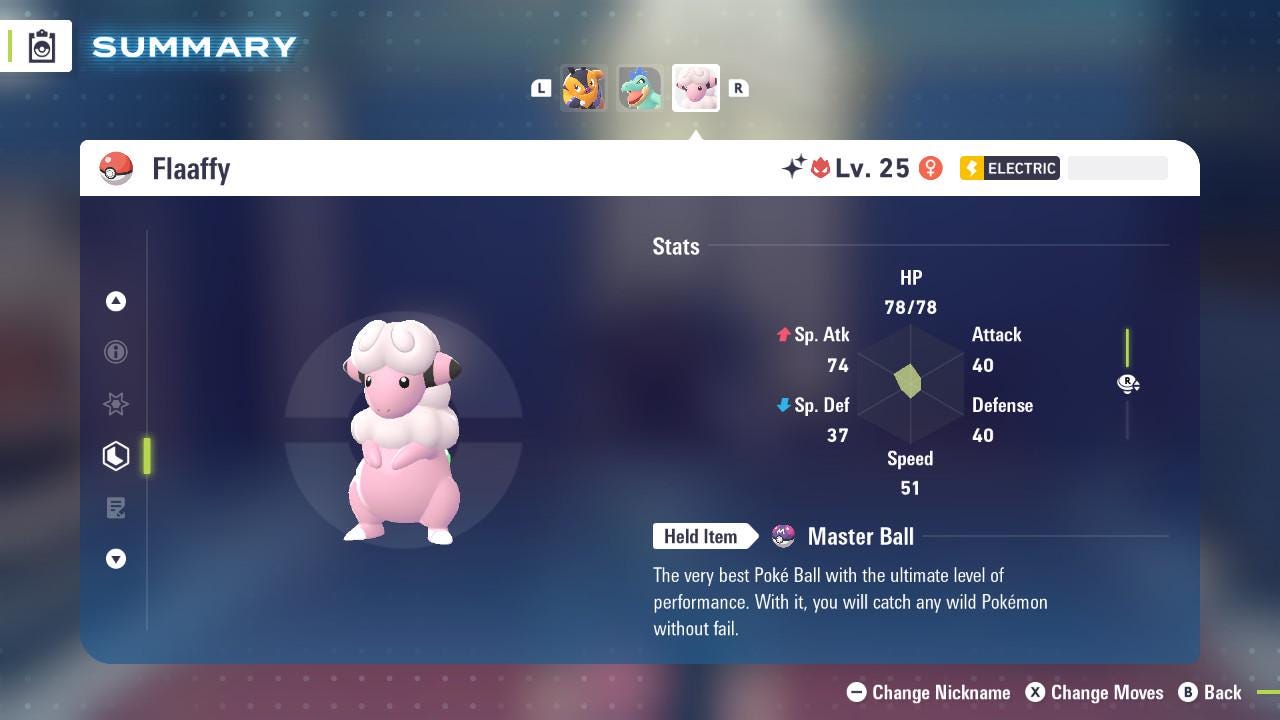The height and width of the screenshot is (720, 1280).
Task: Toggle model rotation with the R-stick icon
Action: pyautogui.click(x=1128, y=384)
